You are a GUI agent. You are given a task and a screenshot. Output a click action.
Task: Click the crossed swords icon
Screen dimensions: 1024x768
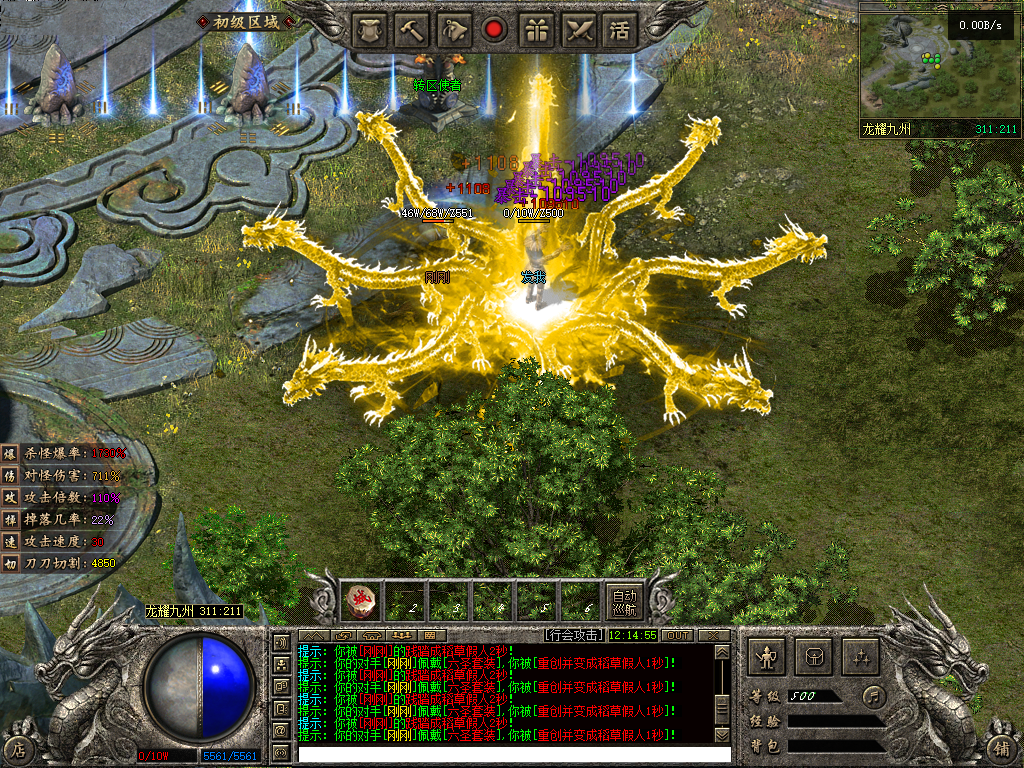pos(579,29)
